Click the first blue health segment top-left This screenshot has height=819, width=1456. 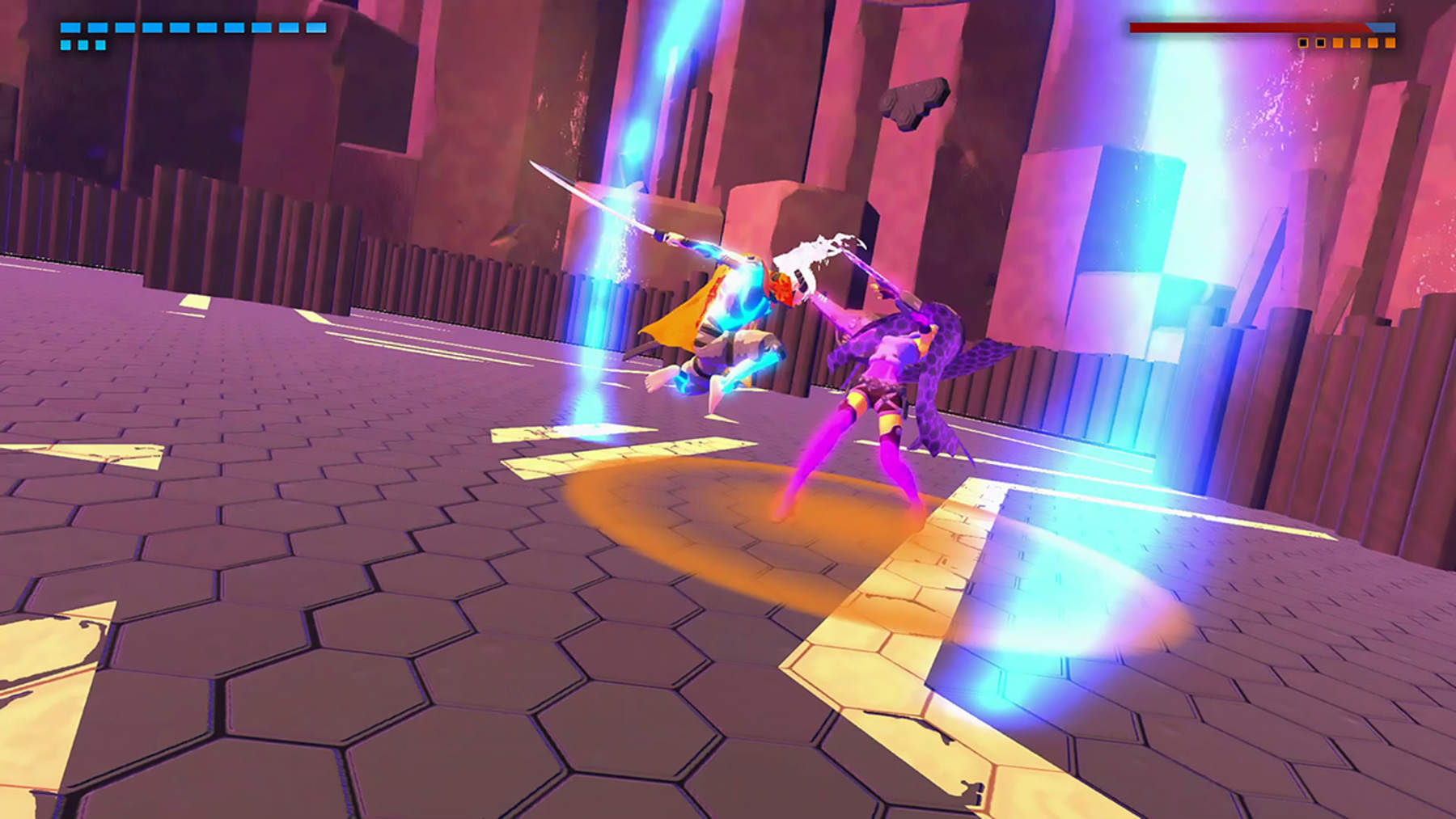70,27
